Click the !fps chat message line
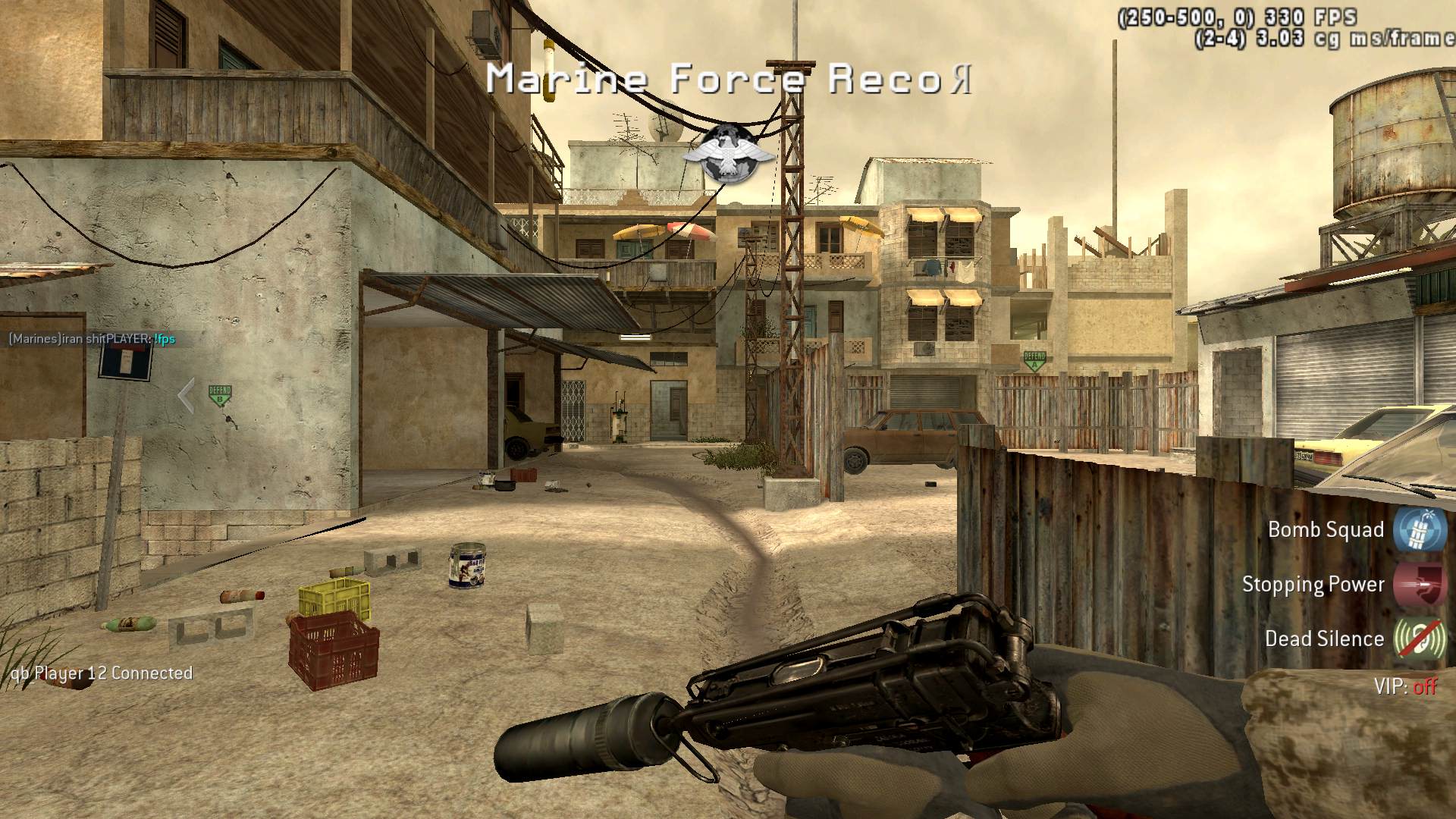The image size is (1456, 819). pyautogui.click(x=92, y=339)
